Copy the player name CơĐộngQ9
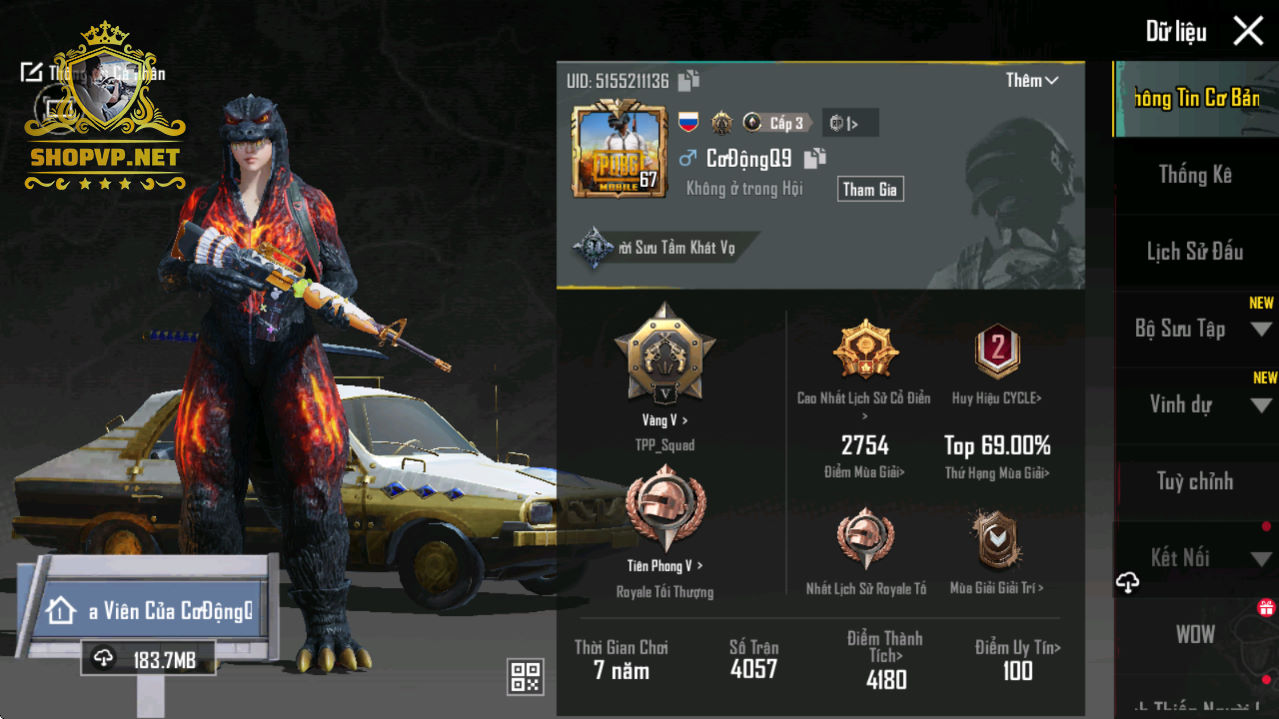 pyautogui.click(x=816, y=158)
